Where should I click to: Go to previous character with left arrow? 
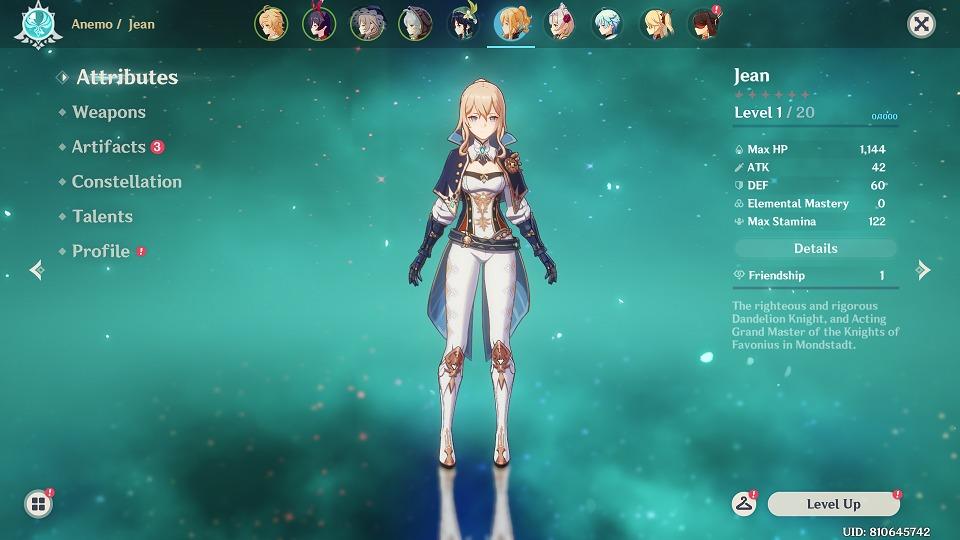tap(37, 270)
